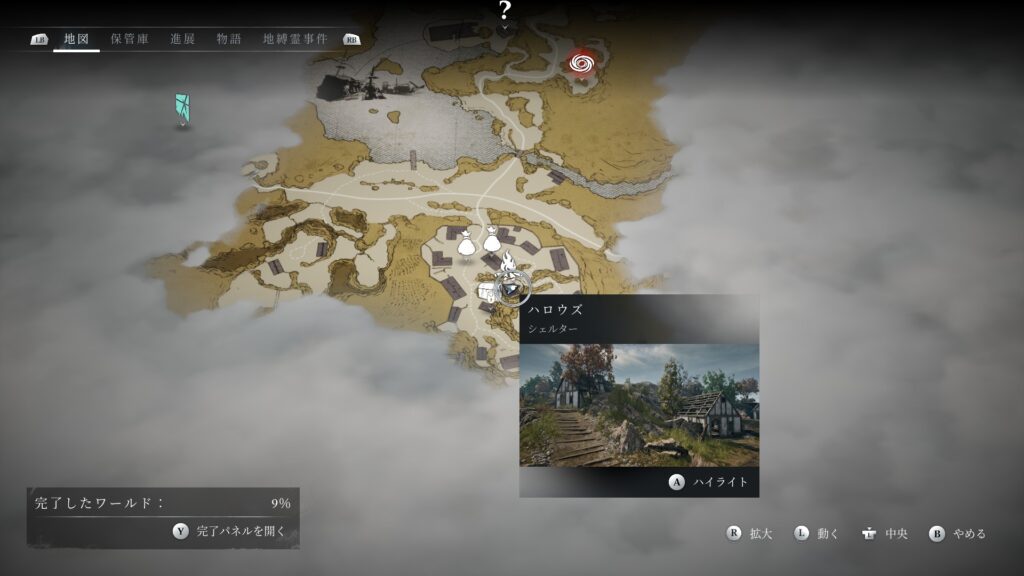Open the 進展 tab
The image size is (1024, 576).
pyautogui.click(x=182, y=40)
